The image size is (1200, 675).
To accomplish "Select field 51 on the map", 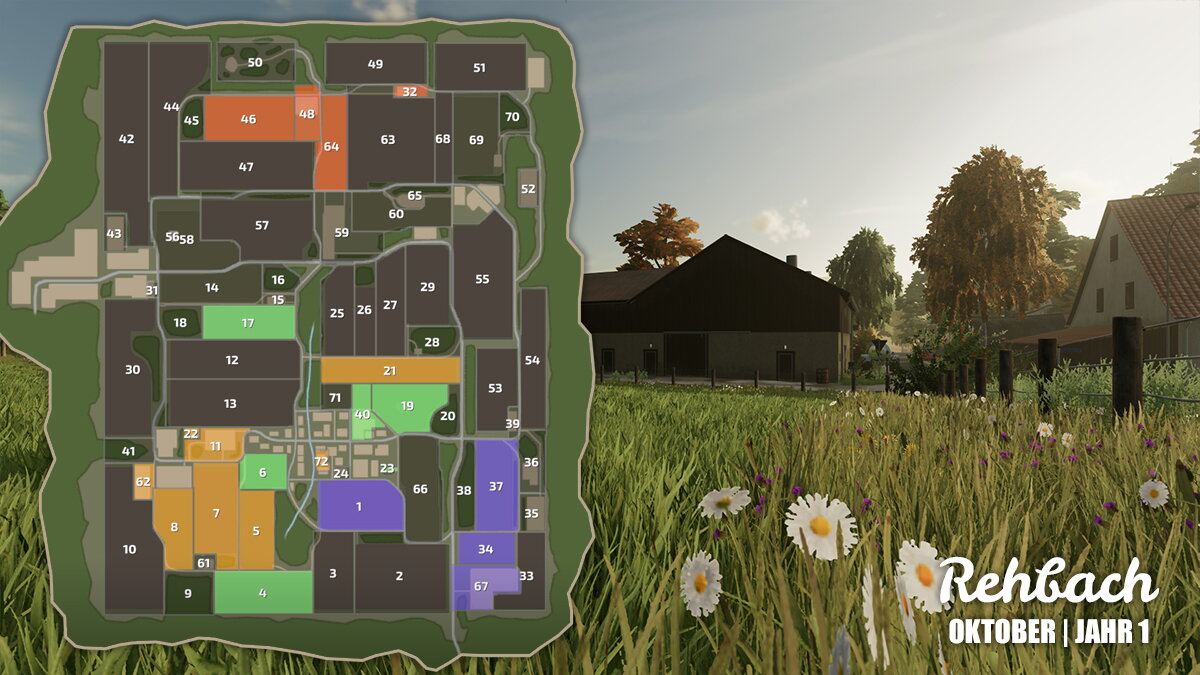I will click(x=480, y=68).
